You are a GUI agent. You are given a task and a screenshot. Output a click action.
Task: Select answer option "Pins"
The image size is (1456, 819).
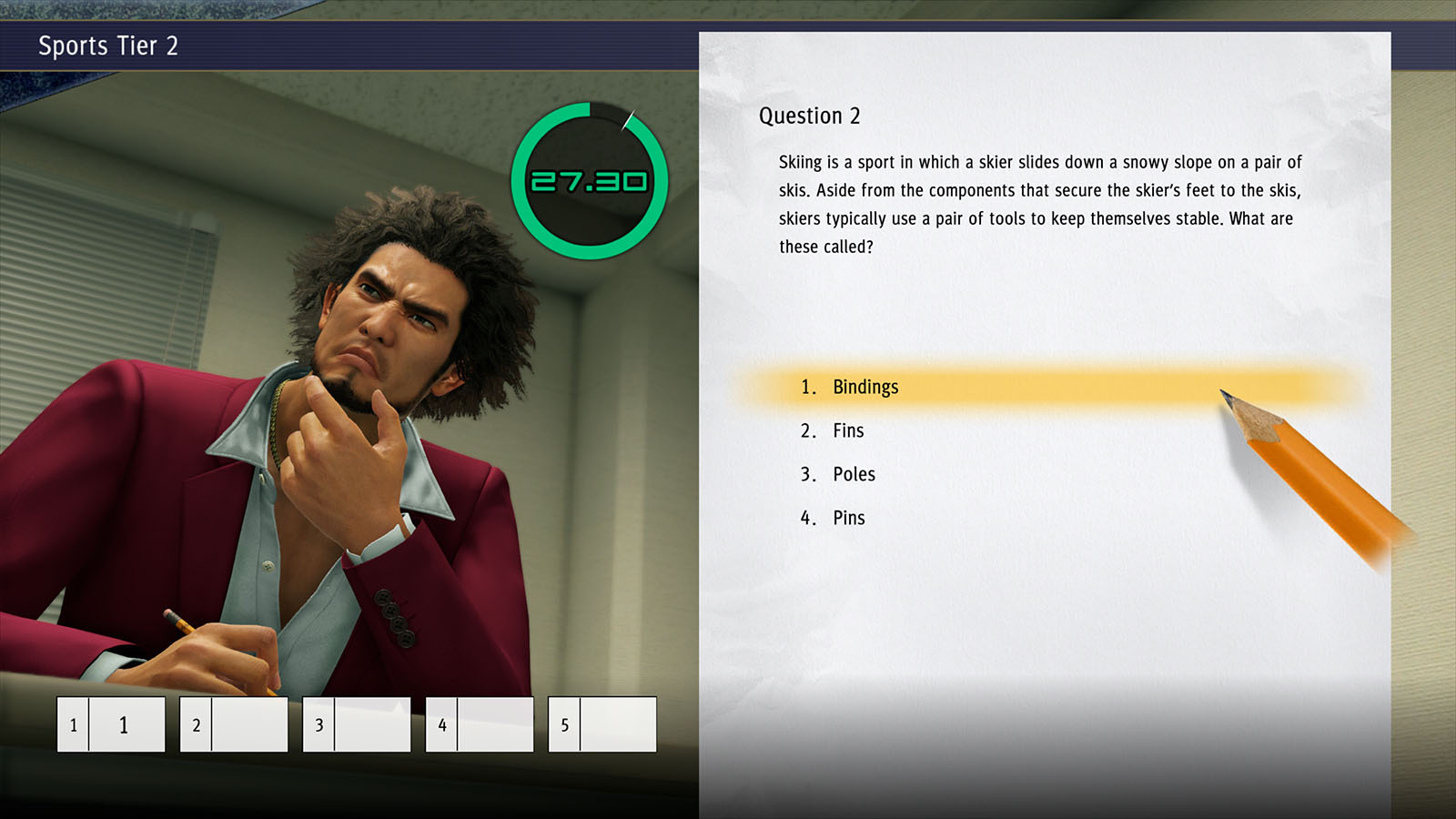(848, 518)
